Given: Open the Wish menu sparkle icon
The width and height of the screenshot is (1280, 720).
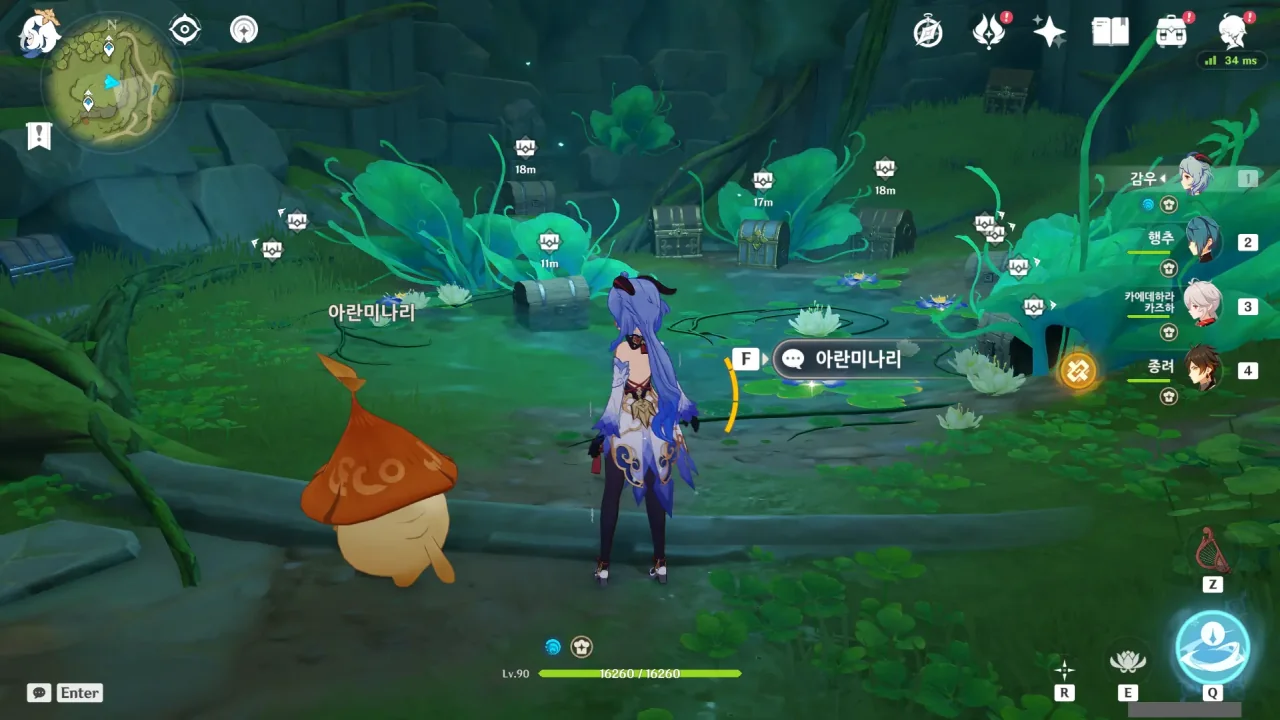Looking at the screenshot, I should [x=1048, y=31].
